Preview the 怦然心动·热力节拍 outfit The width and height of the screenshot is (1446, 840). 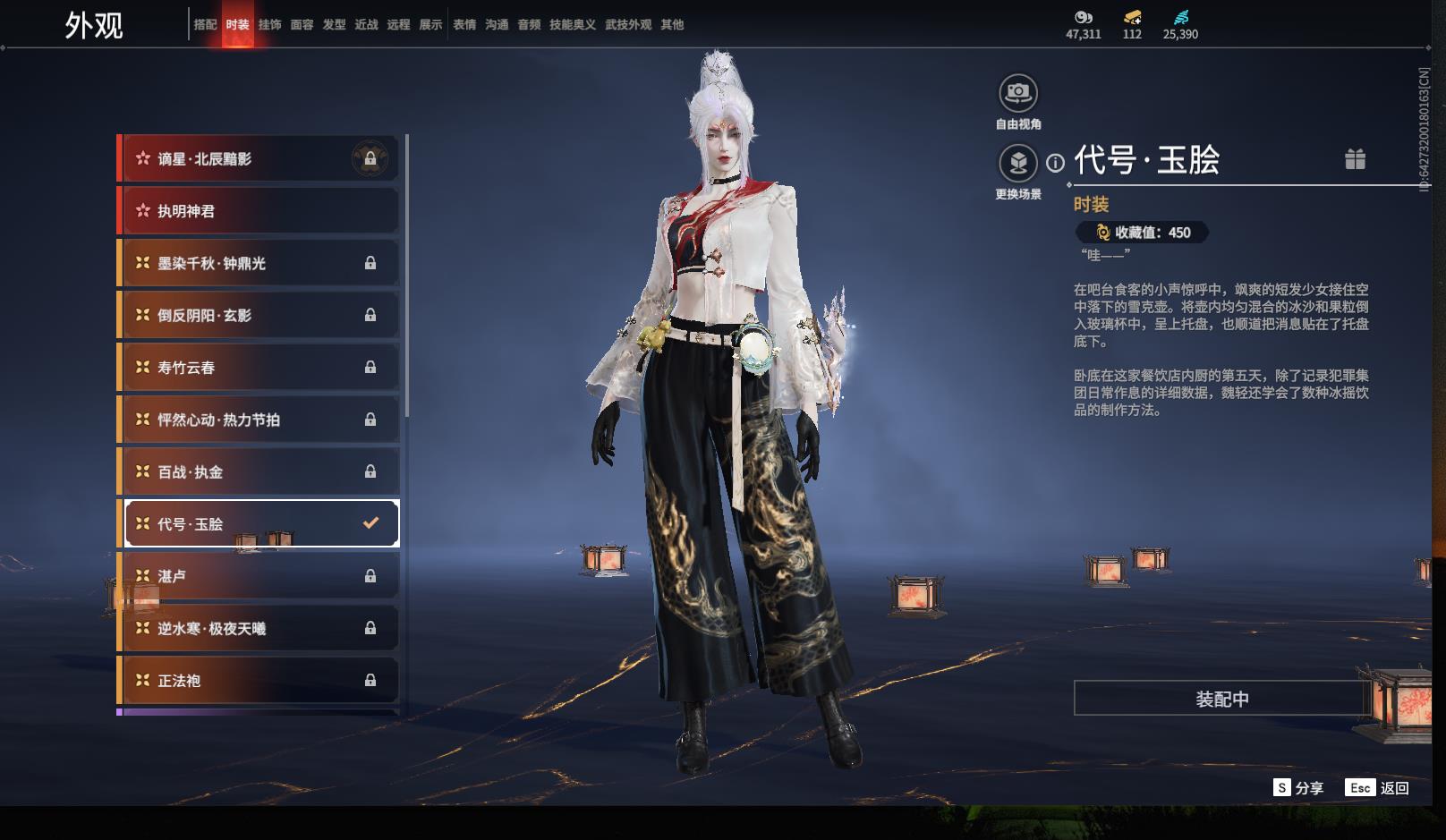[259, 420]
